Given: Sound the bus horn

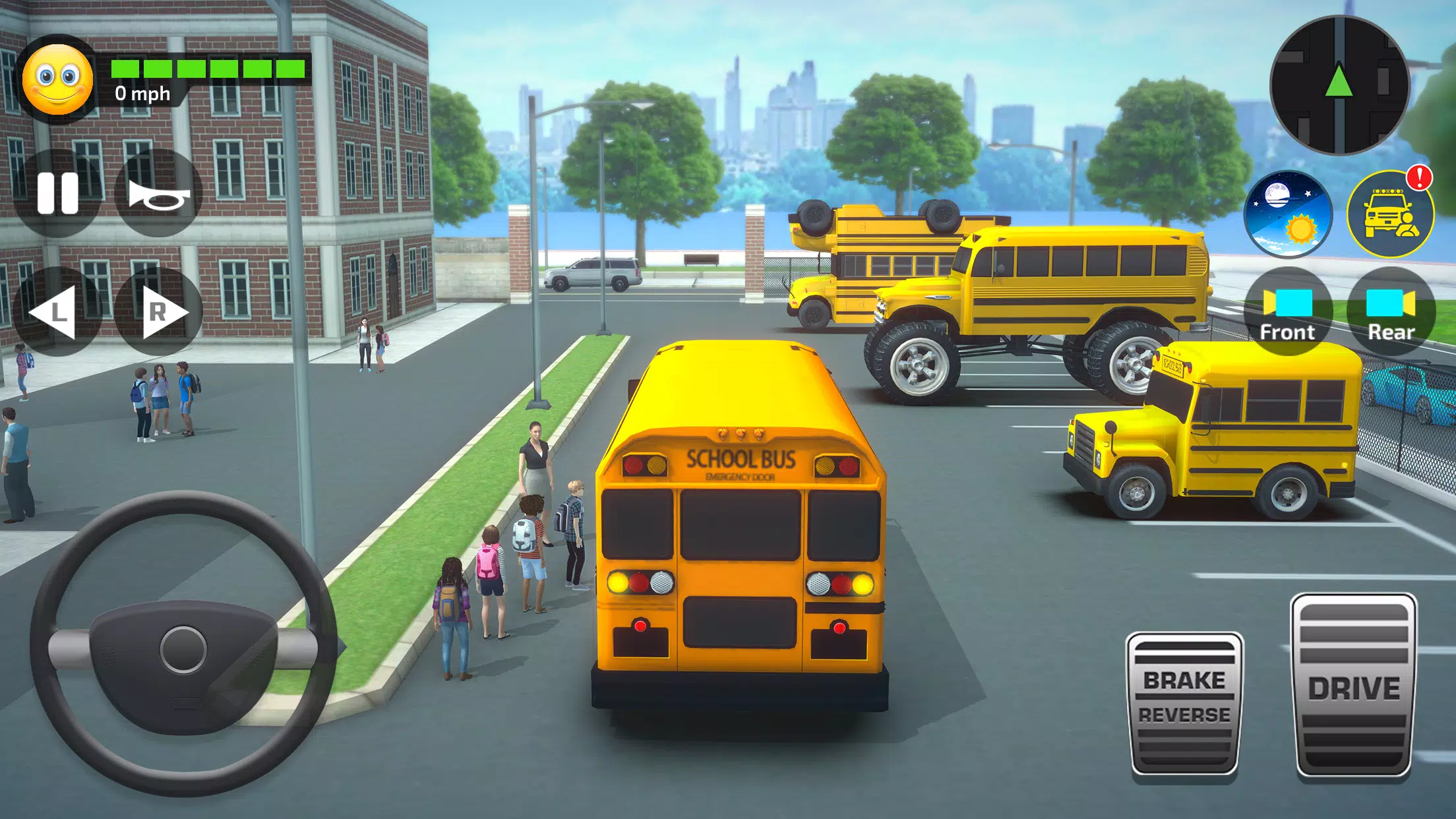Looking at the screenshot, I should (x=160, y=193).
